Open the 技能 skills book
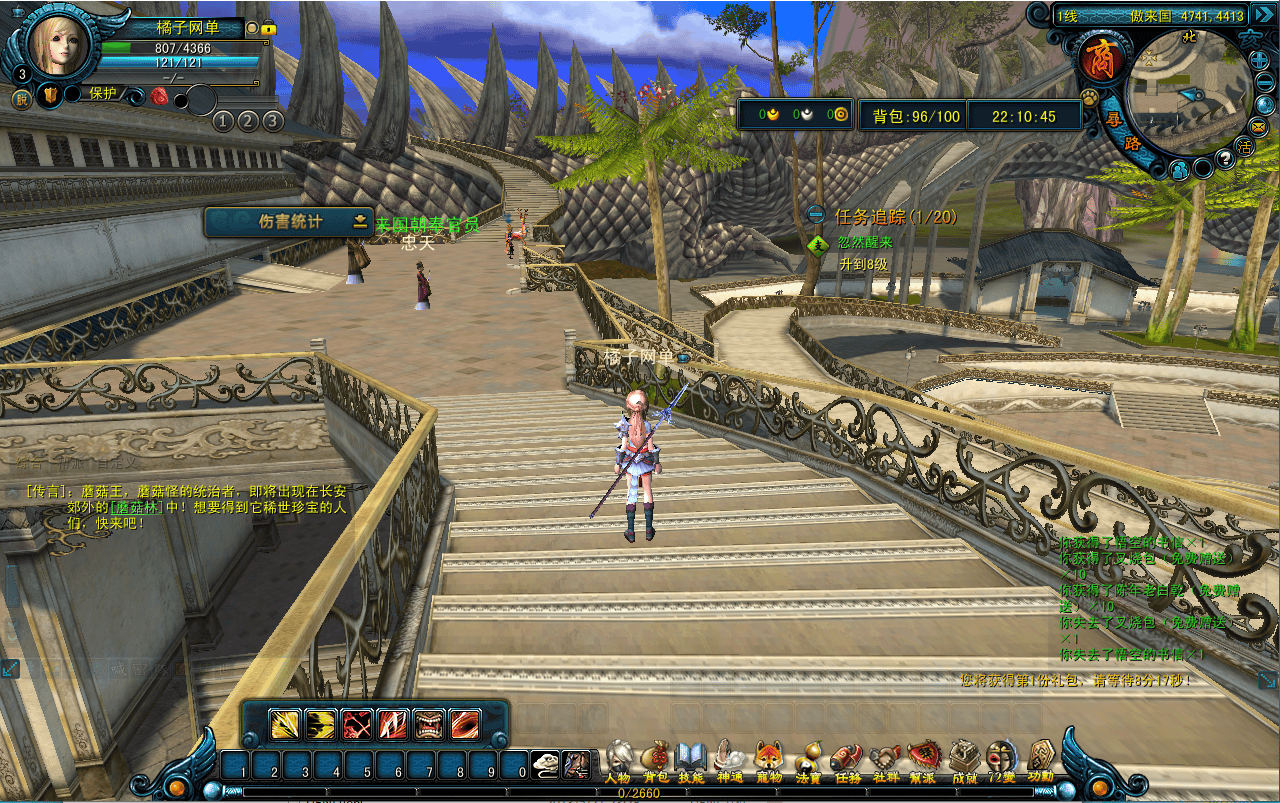Viewport: 1280px width, 803px height. pyautogui.click(x=691, y=758)
